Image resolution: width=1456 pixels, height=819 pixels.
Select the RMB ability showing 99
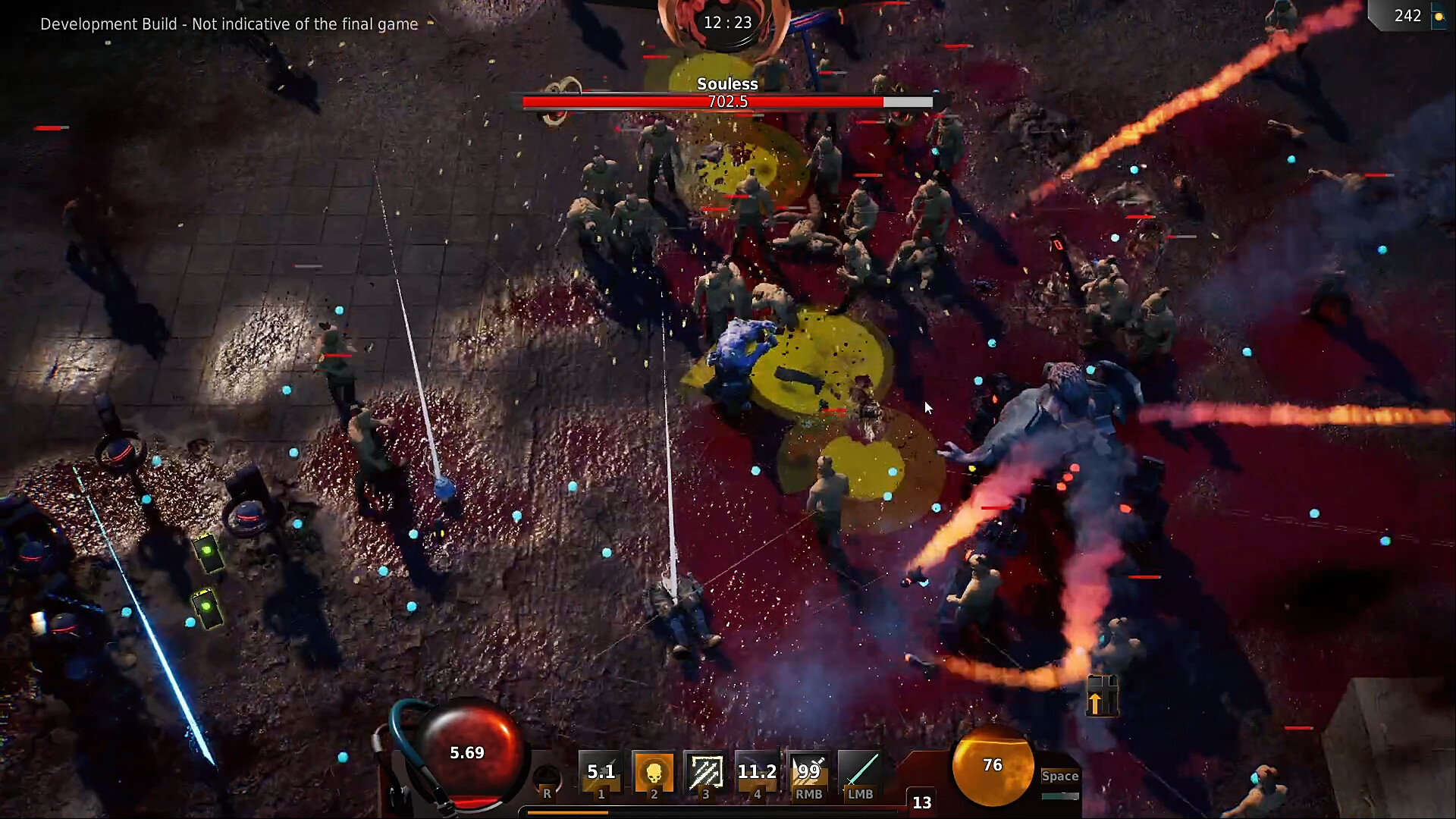808,773
